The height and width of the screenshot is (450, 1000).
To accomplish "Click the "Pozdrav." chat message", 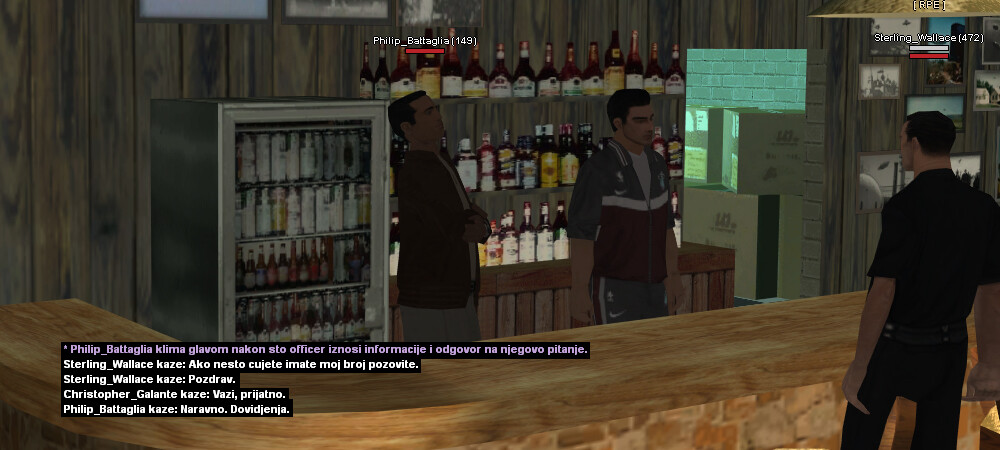I will tap(150, 379).
